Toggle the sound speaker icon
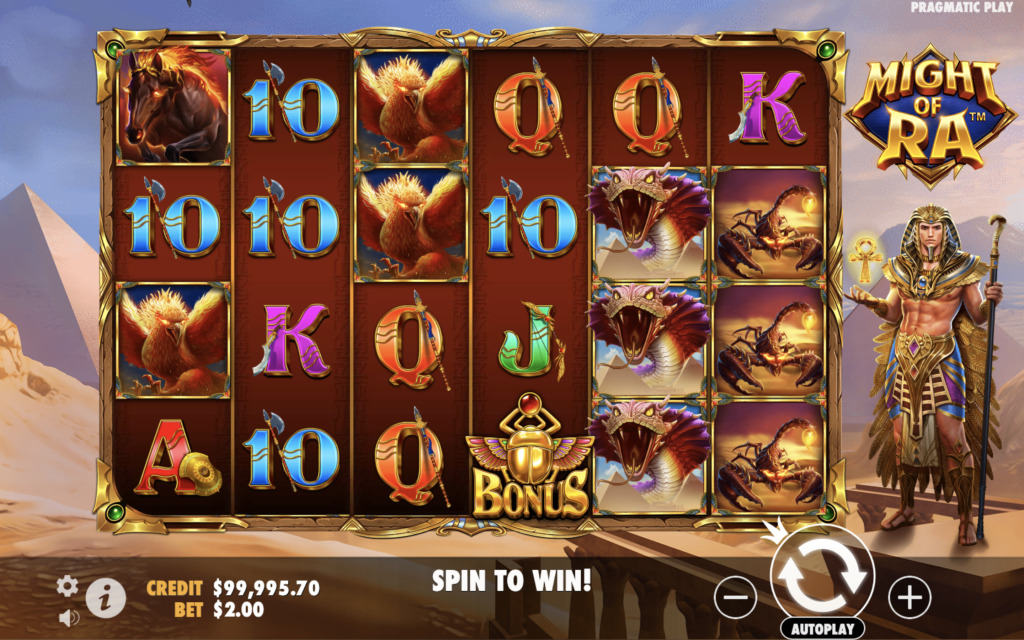The image size is (1024, 640). pyautogui.click(x=68, y=618)
